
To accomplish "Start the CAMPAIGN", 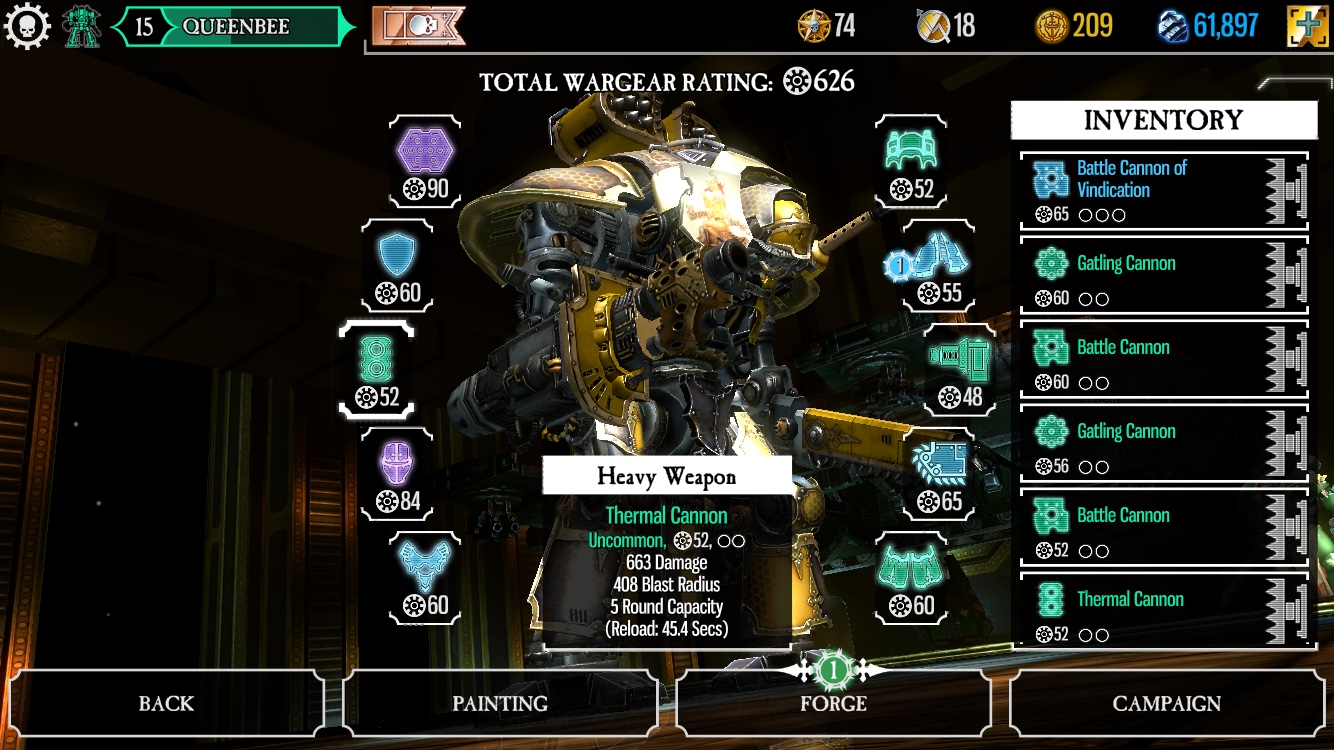I will click(x=1166, y=703).
